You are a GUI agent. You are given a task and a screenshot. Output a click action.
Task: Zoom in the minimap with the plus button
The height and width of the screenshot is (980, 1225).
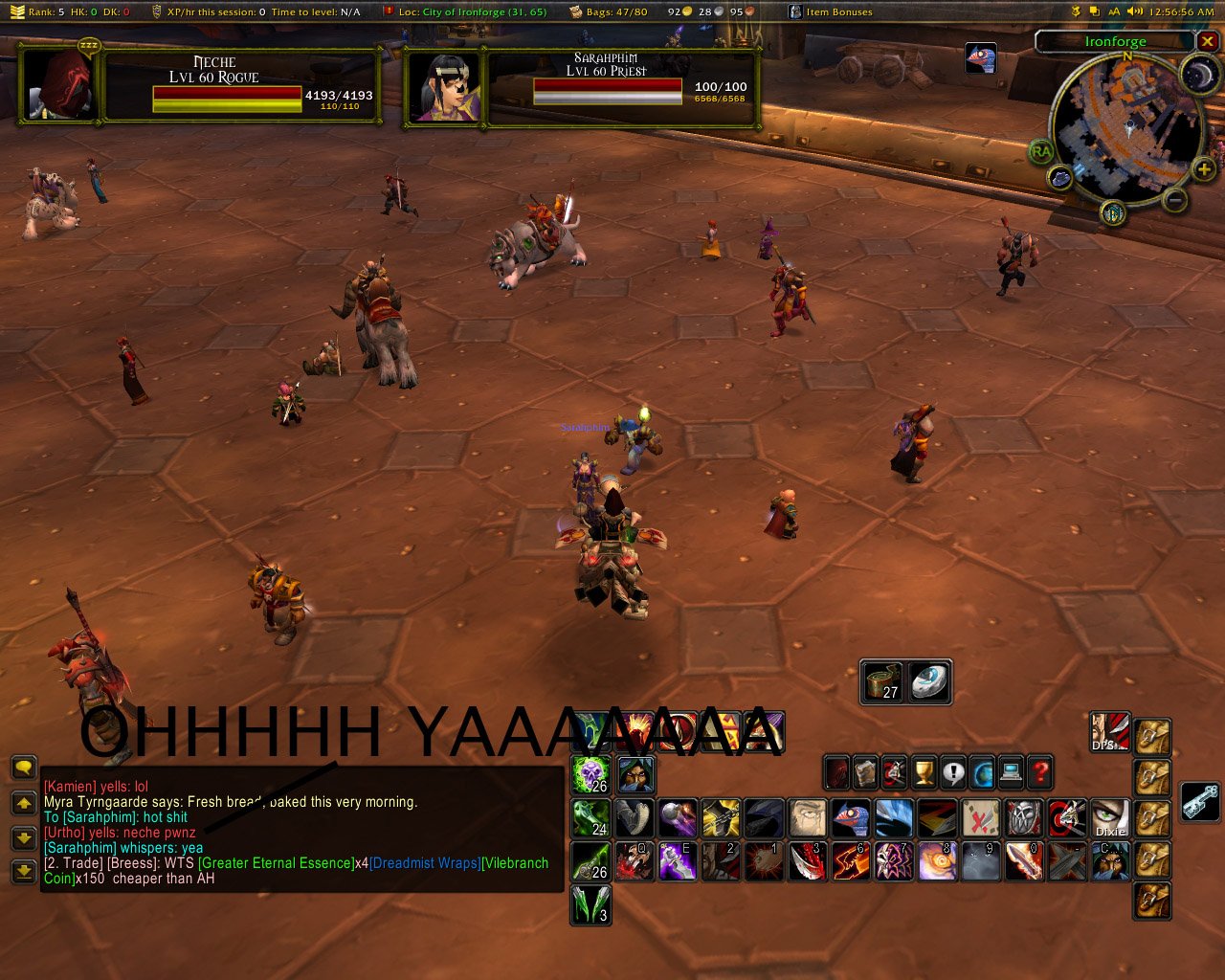pyautogui.click(x=1203, y=170)
